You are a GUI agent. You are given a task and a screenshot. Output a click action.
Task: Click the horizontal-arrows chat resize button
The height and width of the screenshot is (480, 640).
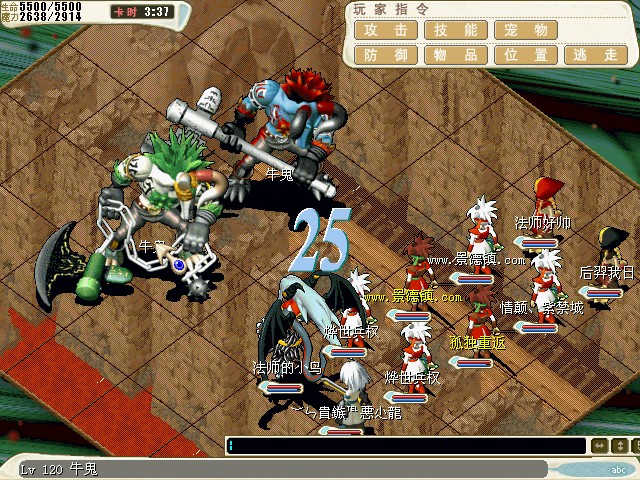pyautogui.click(x=599, y=446)
